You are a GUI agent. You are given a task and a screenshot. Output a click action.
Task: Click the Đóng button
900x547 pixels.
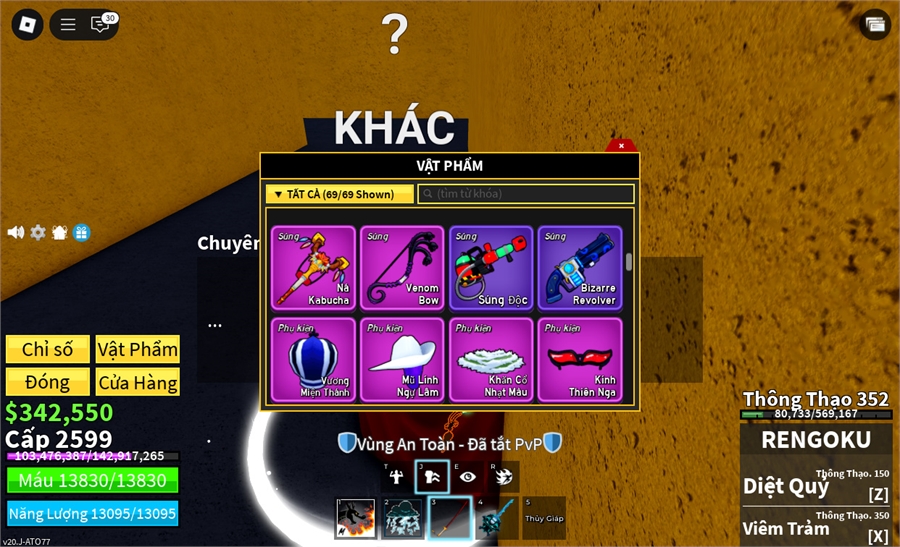(47, 382)
